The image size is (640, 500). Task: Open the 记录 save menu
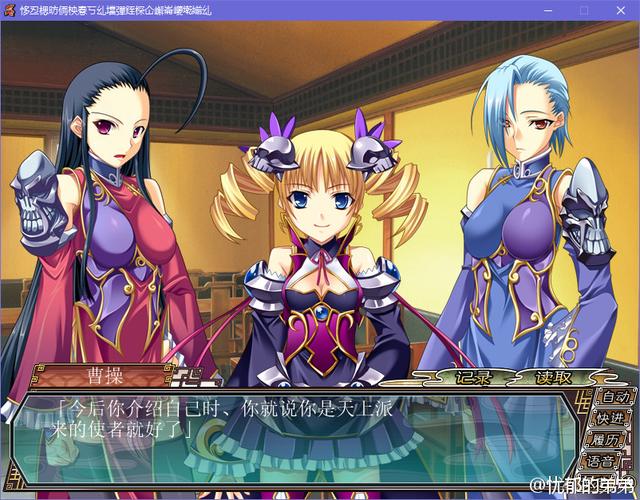(x=472, y=378)
